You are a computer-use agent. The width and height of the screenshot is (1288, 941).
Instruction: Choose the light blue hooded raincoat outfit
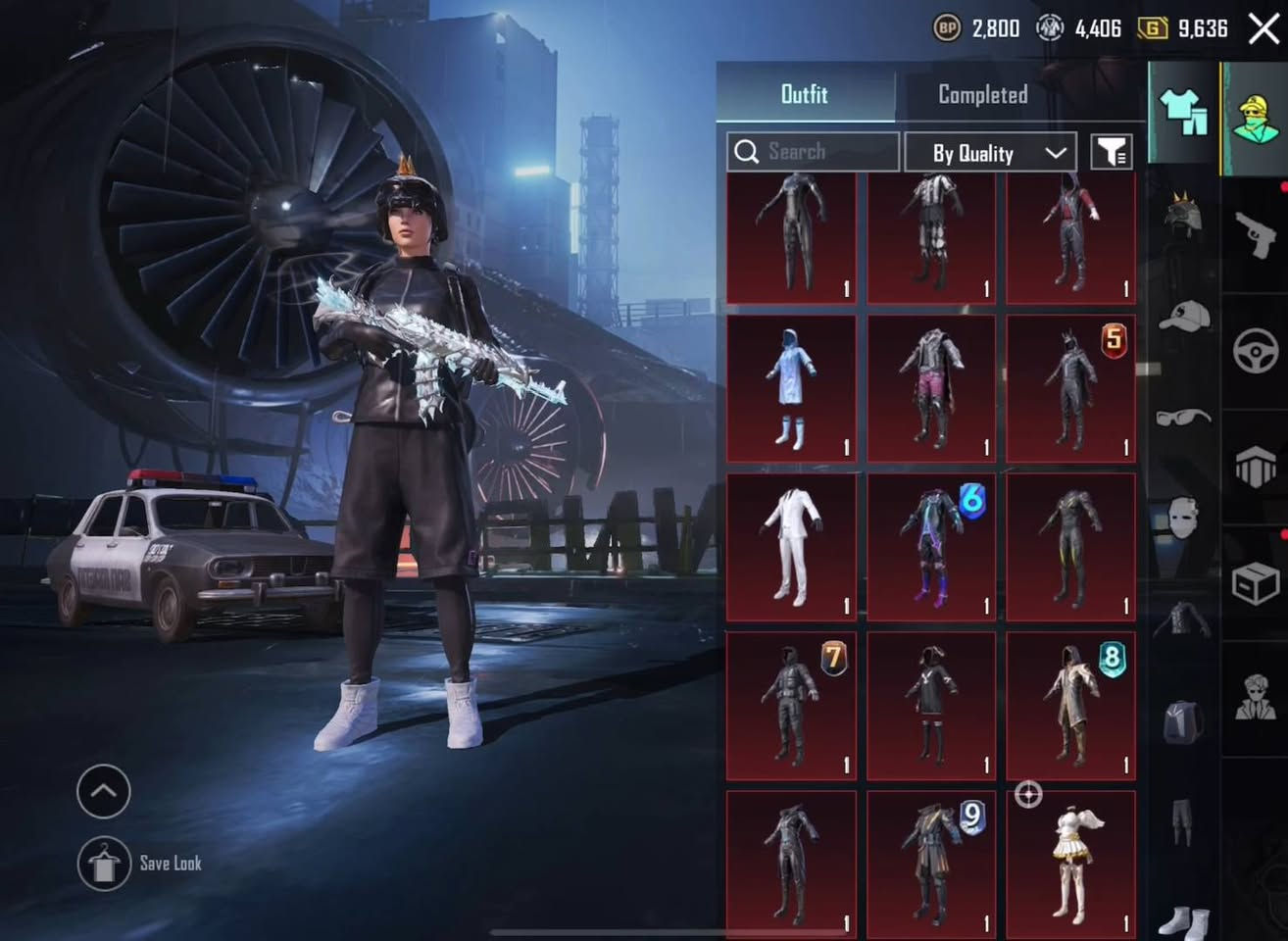point(791,388)
